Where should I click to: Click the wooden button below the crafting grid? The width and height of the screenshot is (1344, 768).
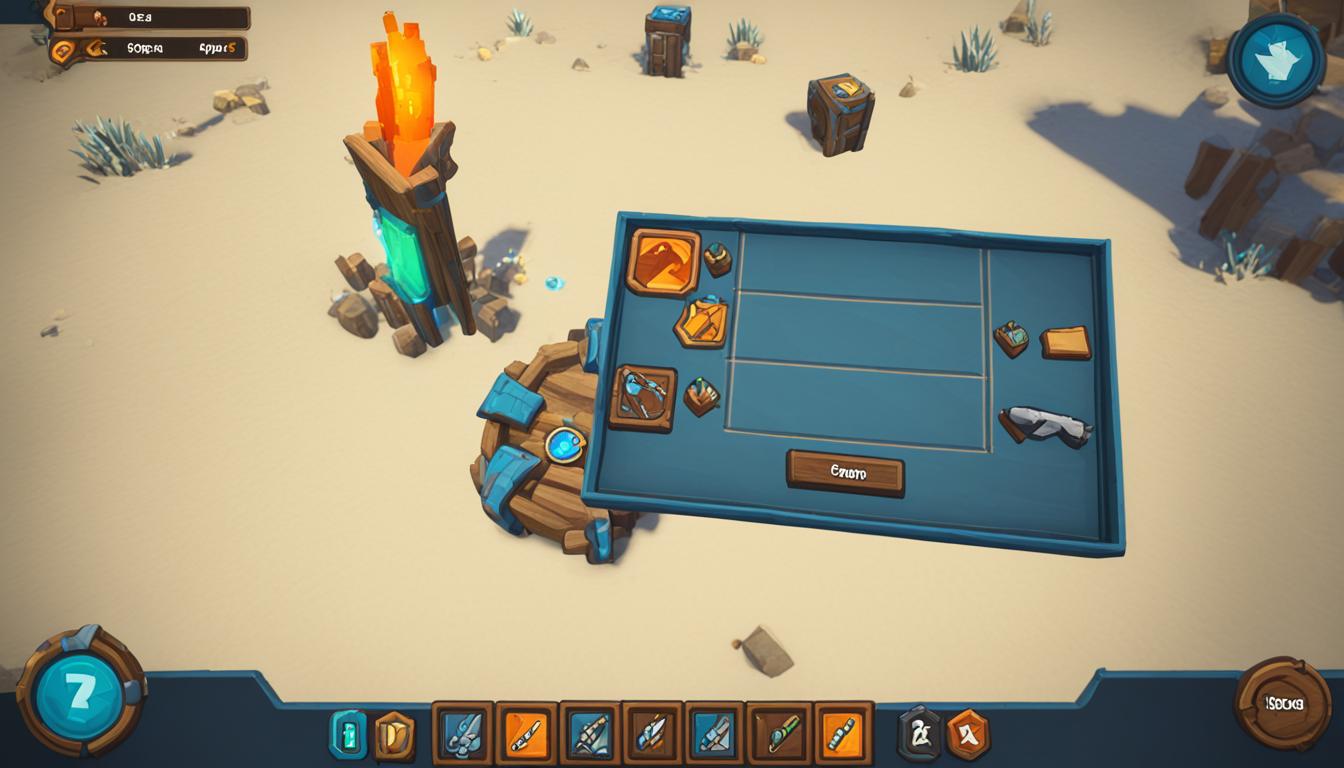tap(845, 472)
